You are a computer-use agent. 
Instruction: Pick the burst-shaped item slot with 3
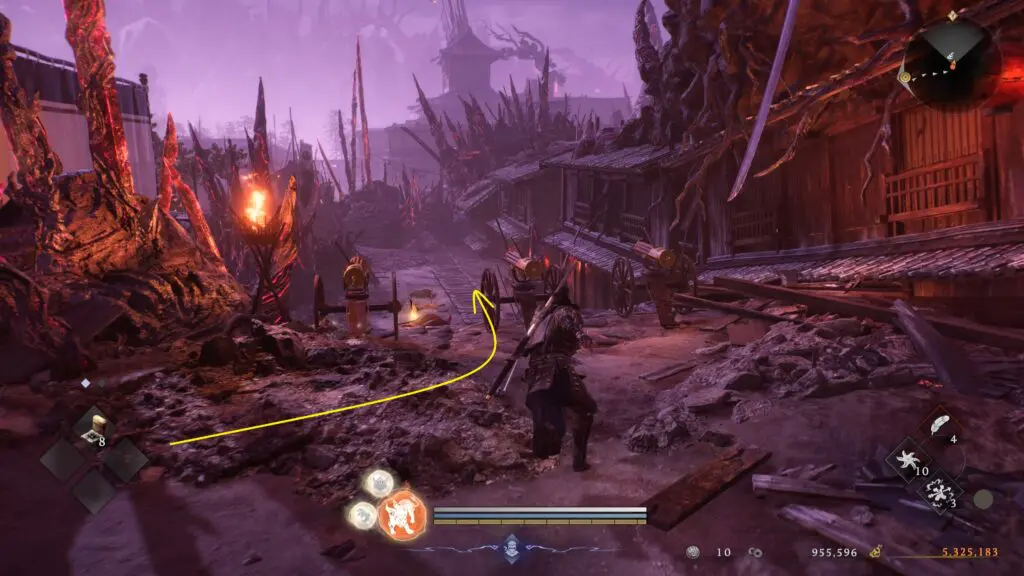[939, 493]
